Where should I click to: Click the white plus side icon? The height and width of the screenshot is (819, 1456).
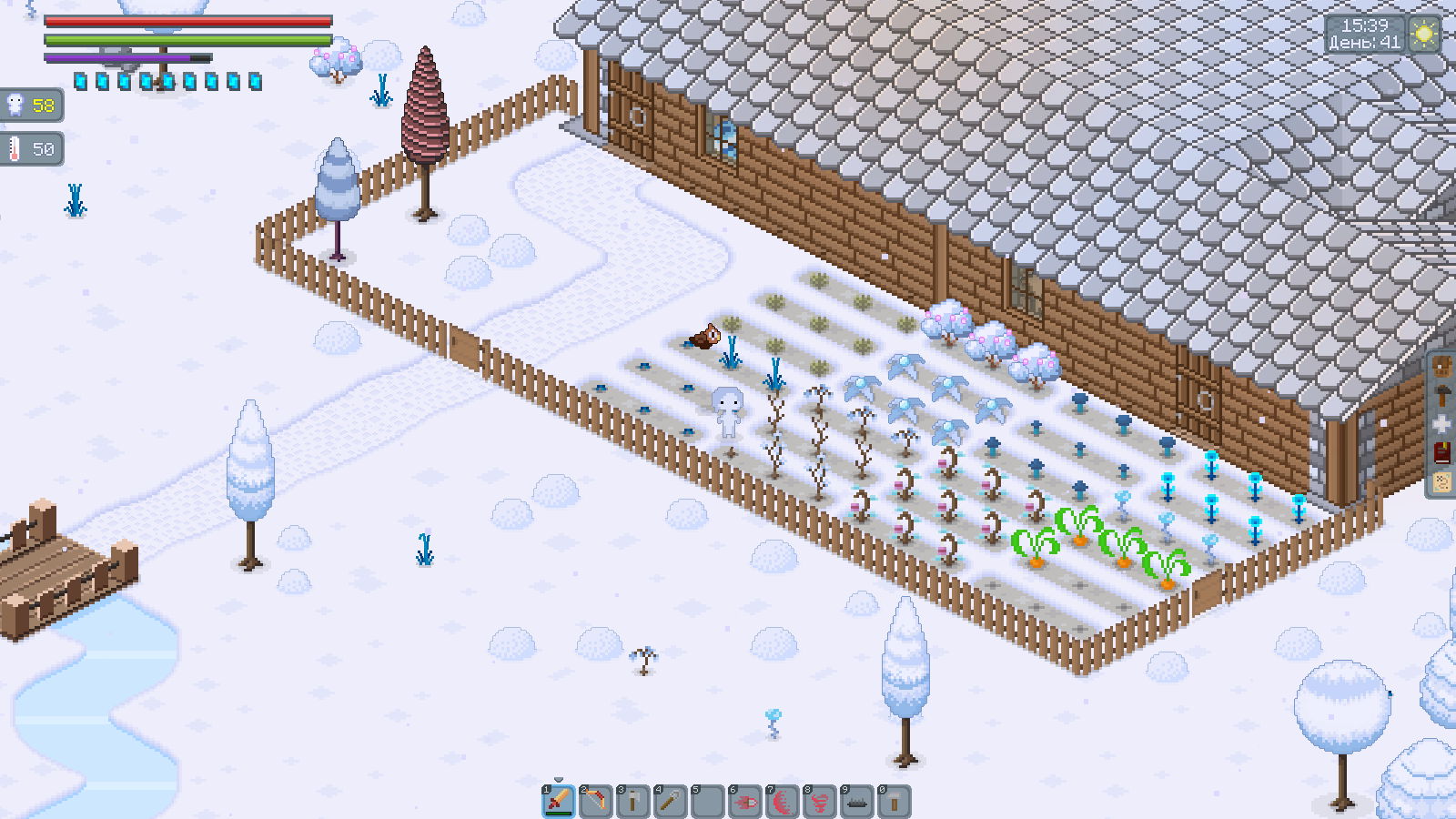1442,424
